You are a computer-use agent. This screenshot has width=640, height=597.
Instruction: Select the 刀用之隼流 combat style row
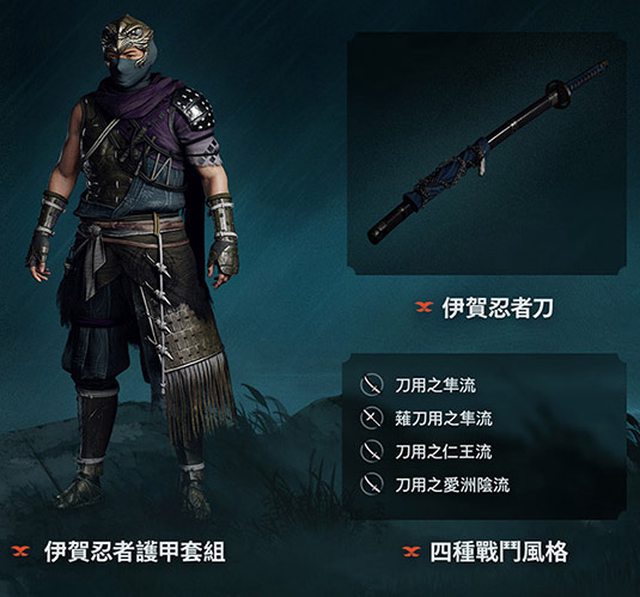tap(430, 384)
